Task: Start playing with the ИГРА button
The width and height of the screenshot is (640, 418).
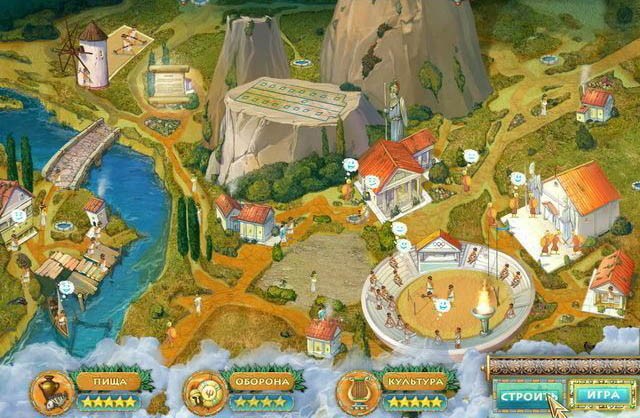Action: click(x=601, y=392)
